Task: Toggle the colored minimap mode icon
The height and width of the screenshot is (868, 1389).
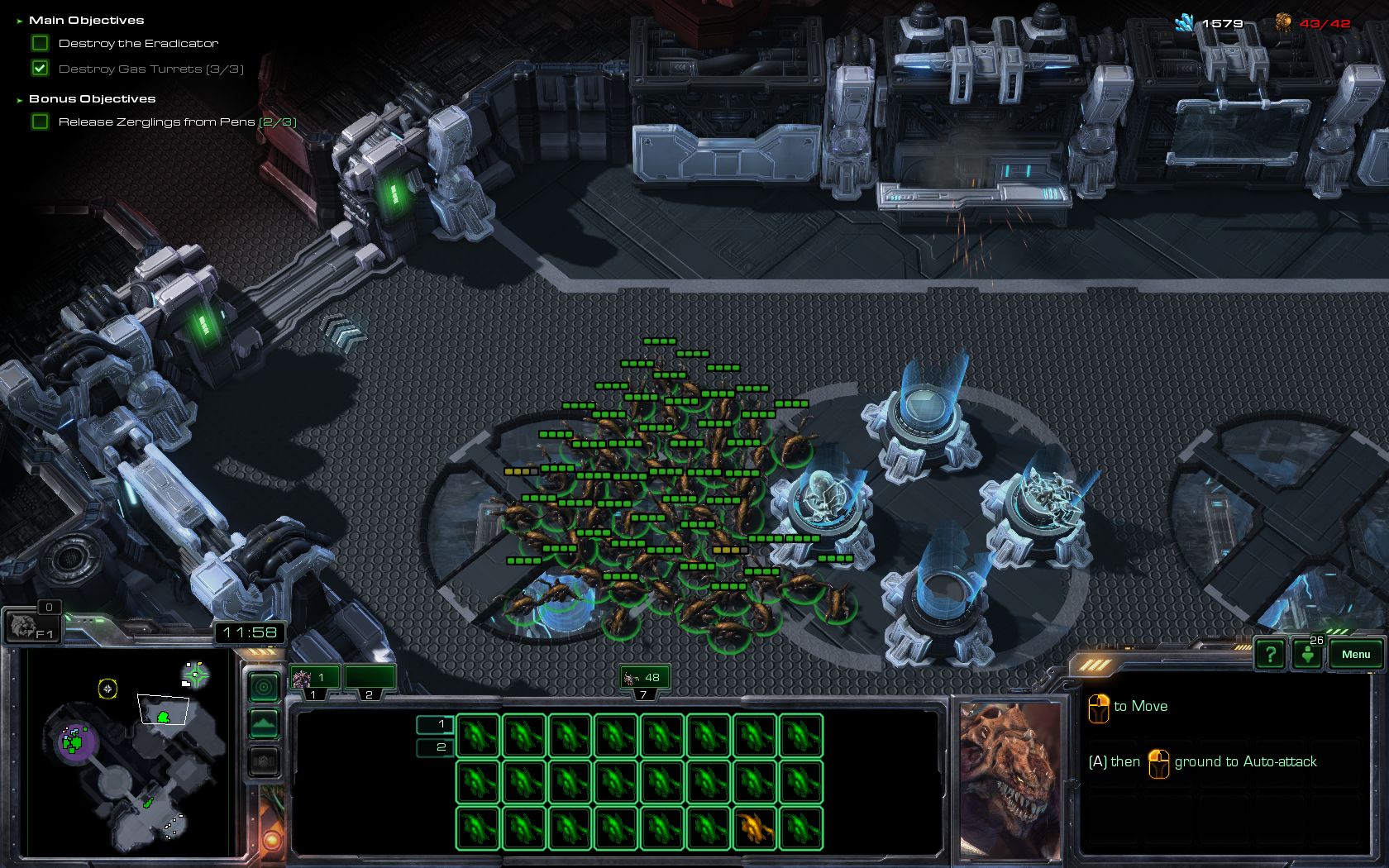Action: 263,687
